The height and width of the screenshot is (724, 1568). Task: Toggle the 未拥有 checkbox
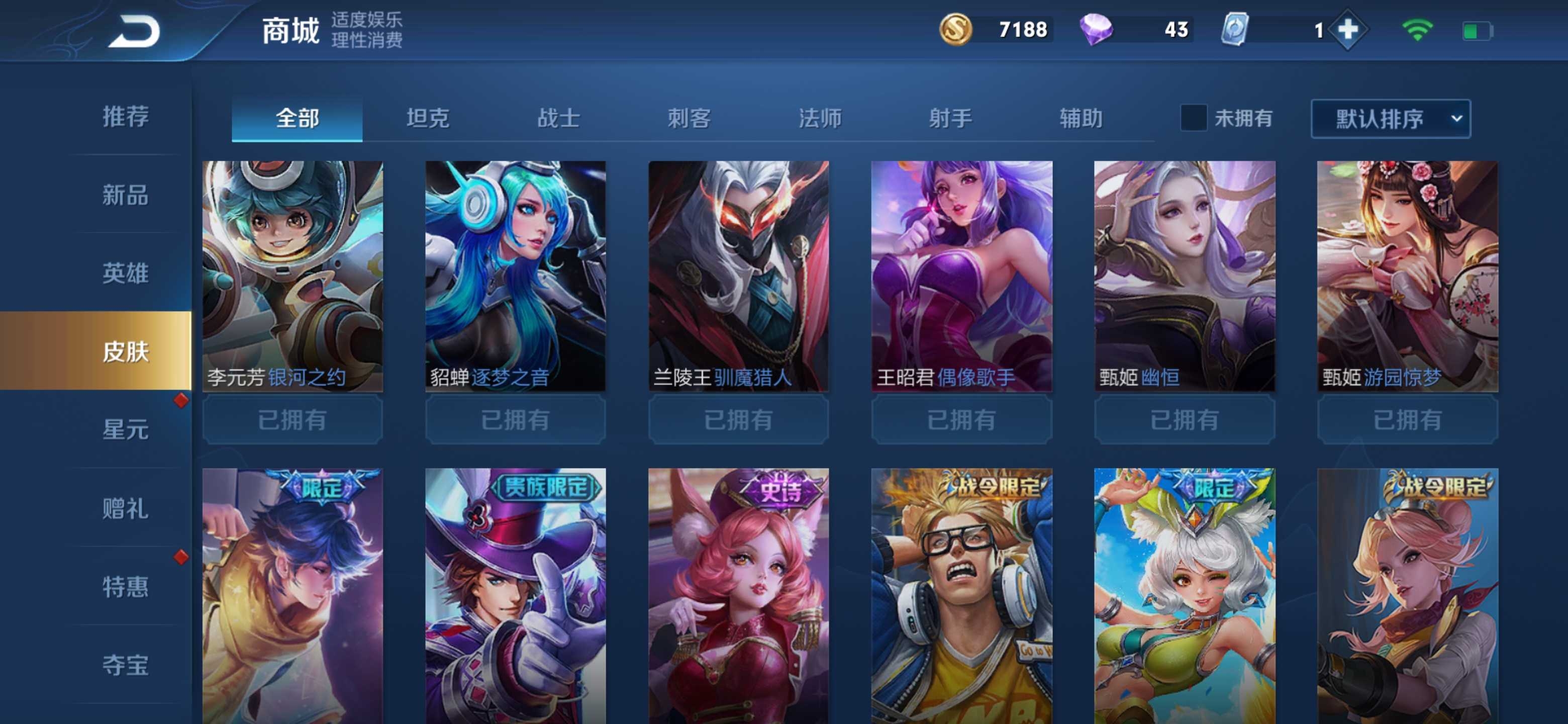[x=1193, y=118]
